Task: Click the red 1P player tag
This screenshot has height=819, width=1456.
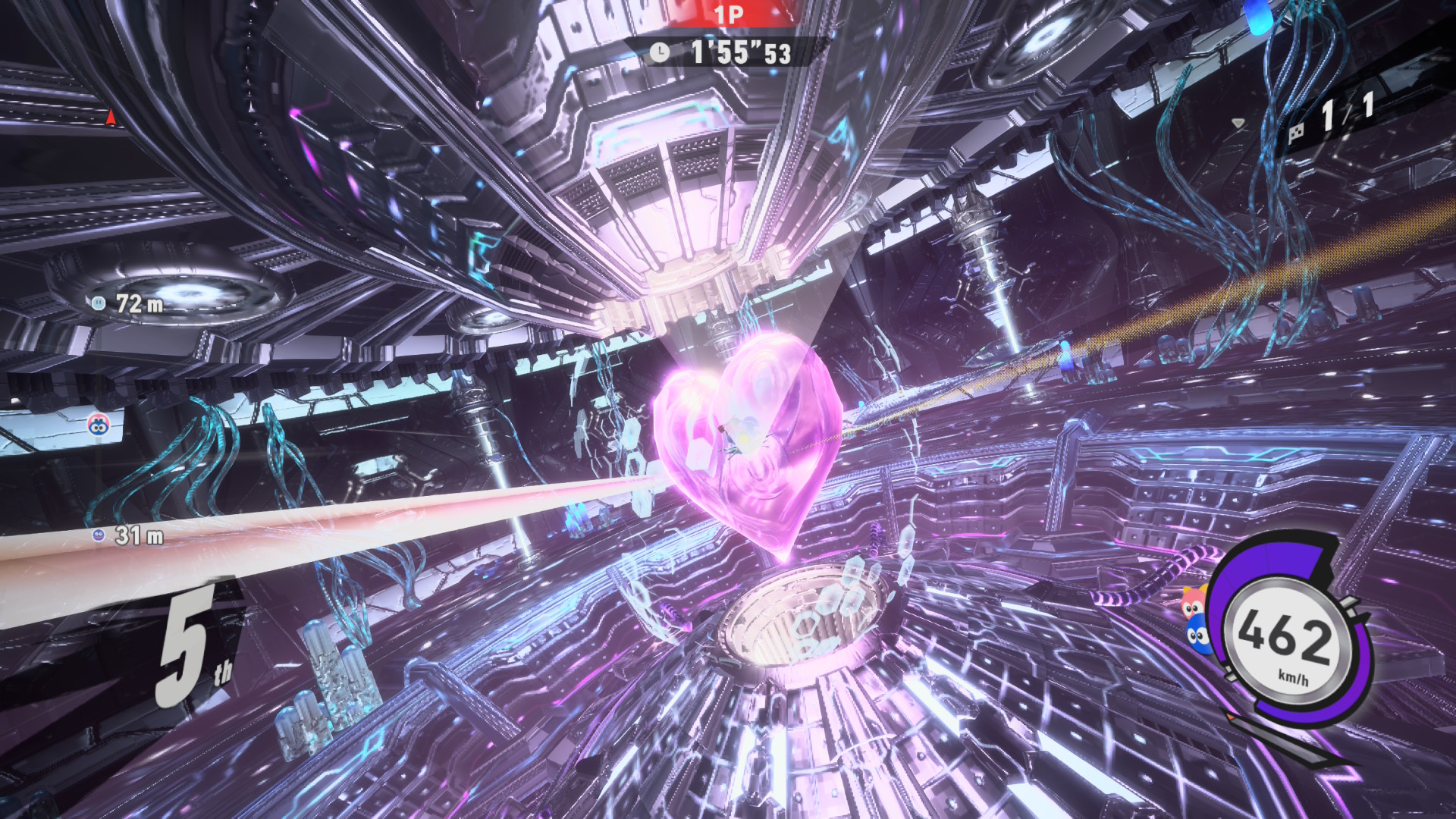Action: click(x=728, y=14)
